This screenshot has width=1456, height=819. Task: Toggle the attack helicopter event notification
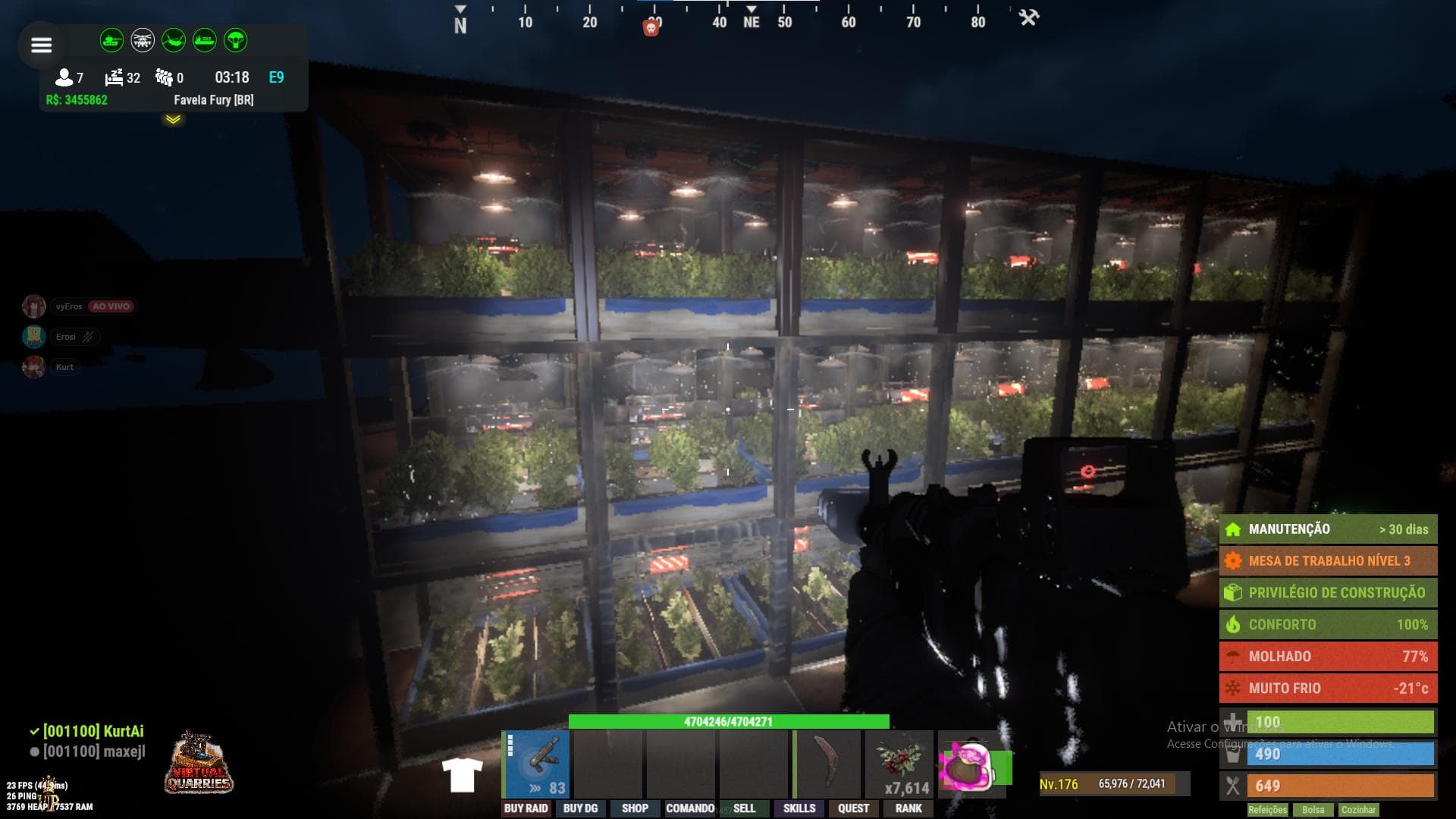143,39
